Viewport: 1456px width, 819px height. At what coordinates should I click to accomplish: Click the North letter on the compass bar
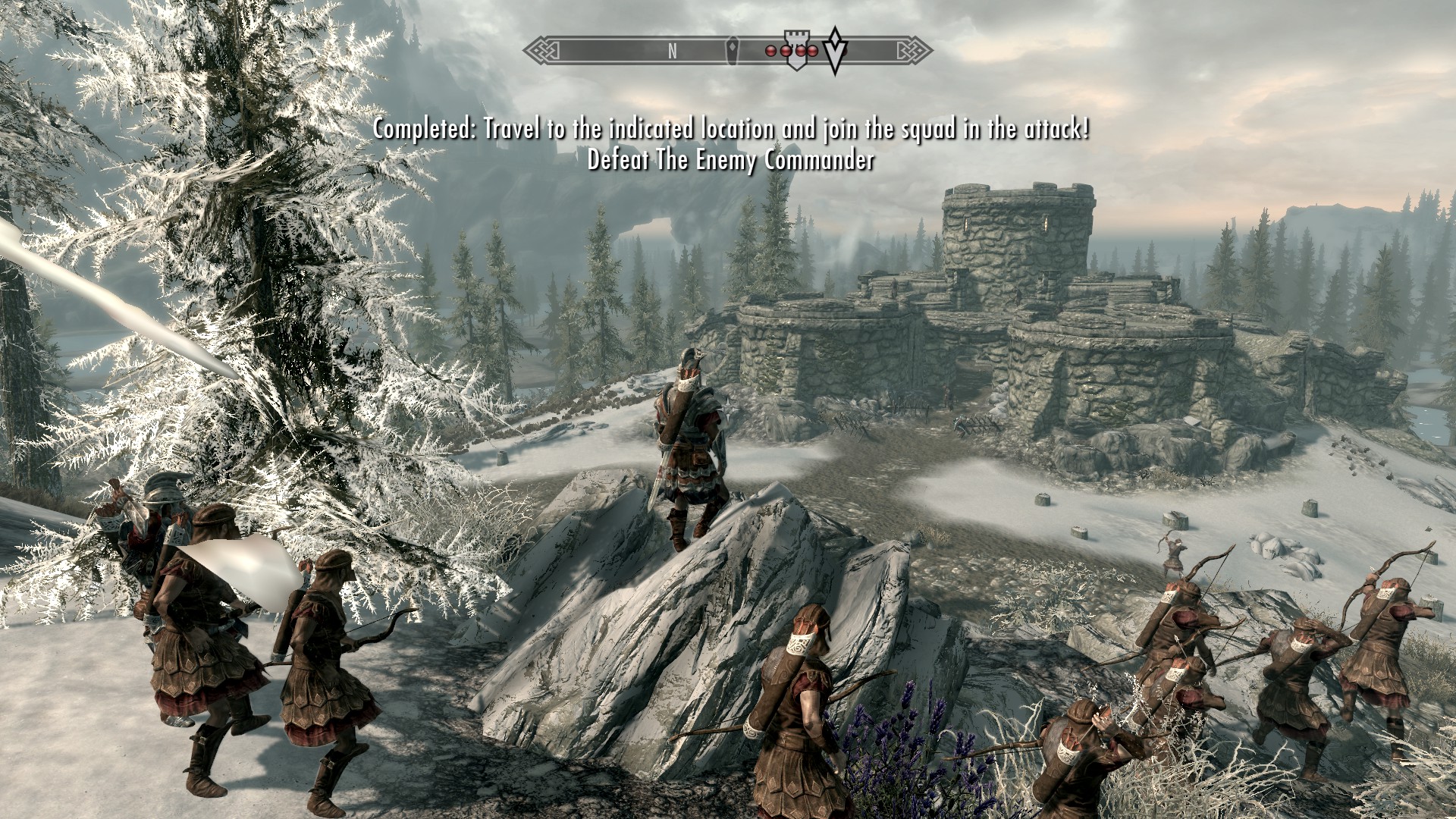pos(672,52)
